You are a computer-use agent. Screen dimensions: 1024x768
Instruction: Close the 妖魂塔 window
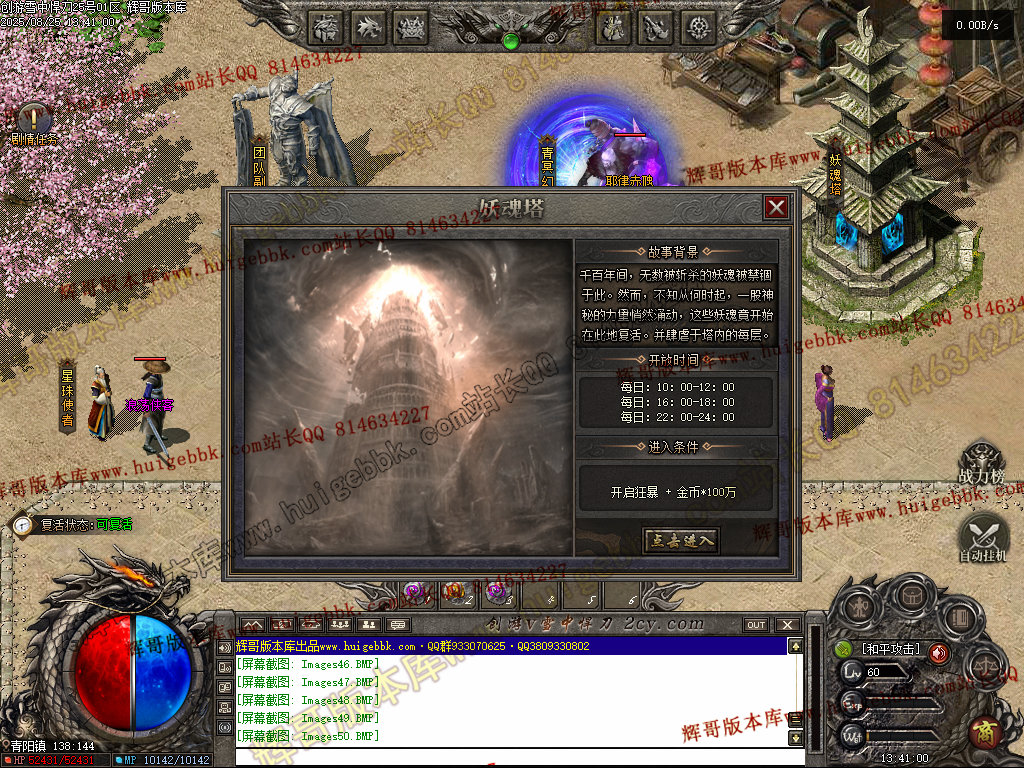point(776,207)
